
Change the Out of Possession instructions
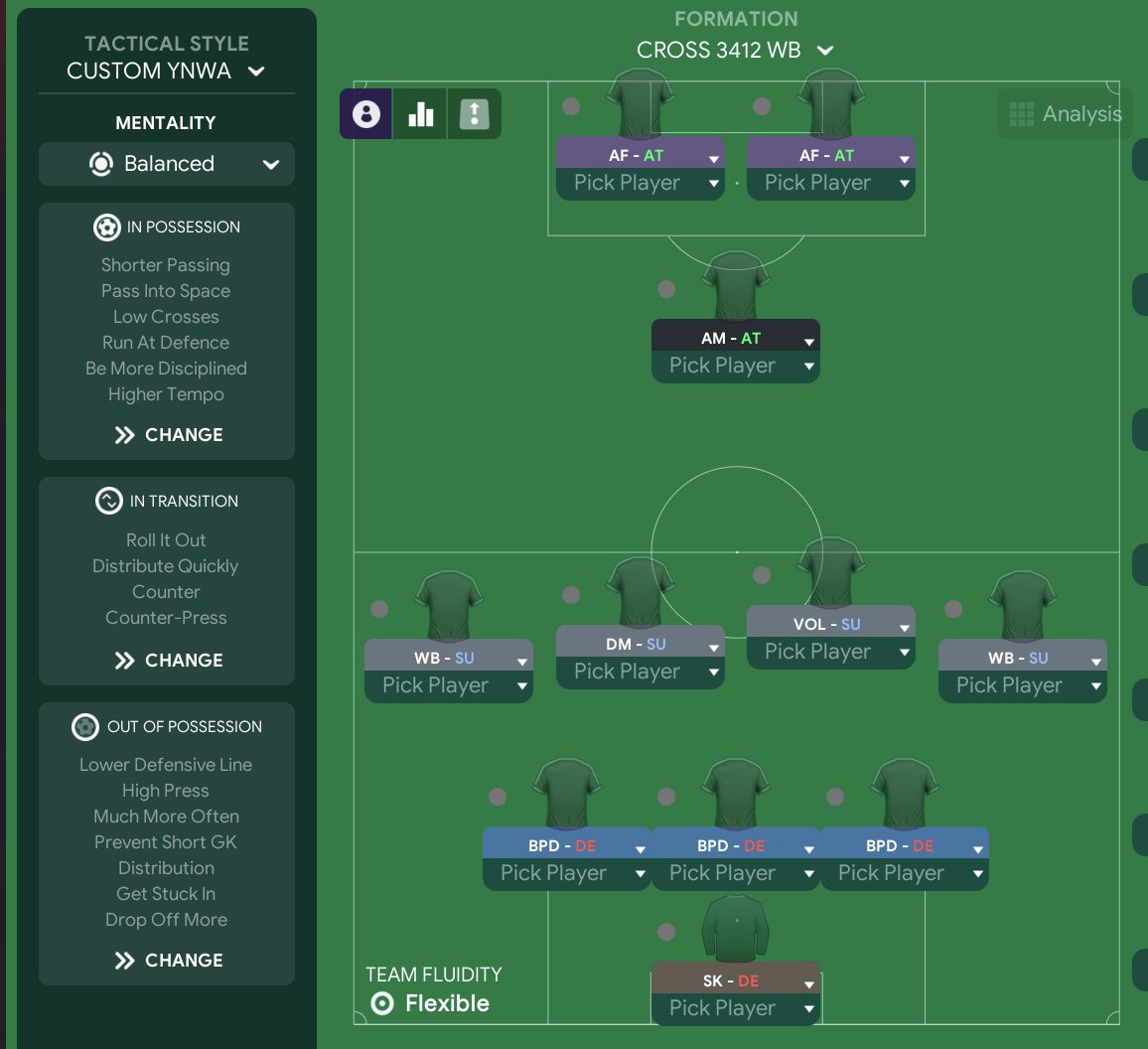(167, 961)
